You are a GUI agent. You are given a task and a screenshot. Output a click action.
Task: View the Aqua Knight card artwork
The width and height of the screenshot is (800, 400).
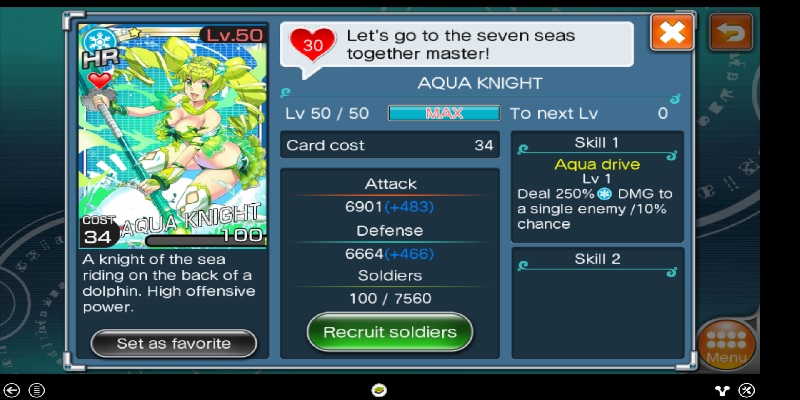(x=174, y=135)
